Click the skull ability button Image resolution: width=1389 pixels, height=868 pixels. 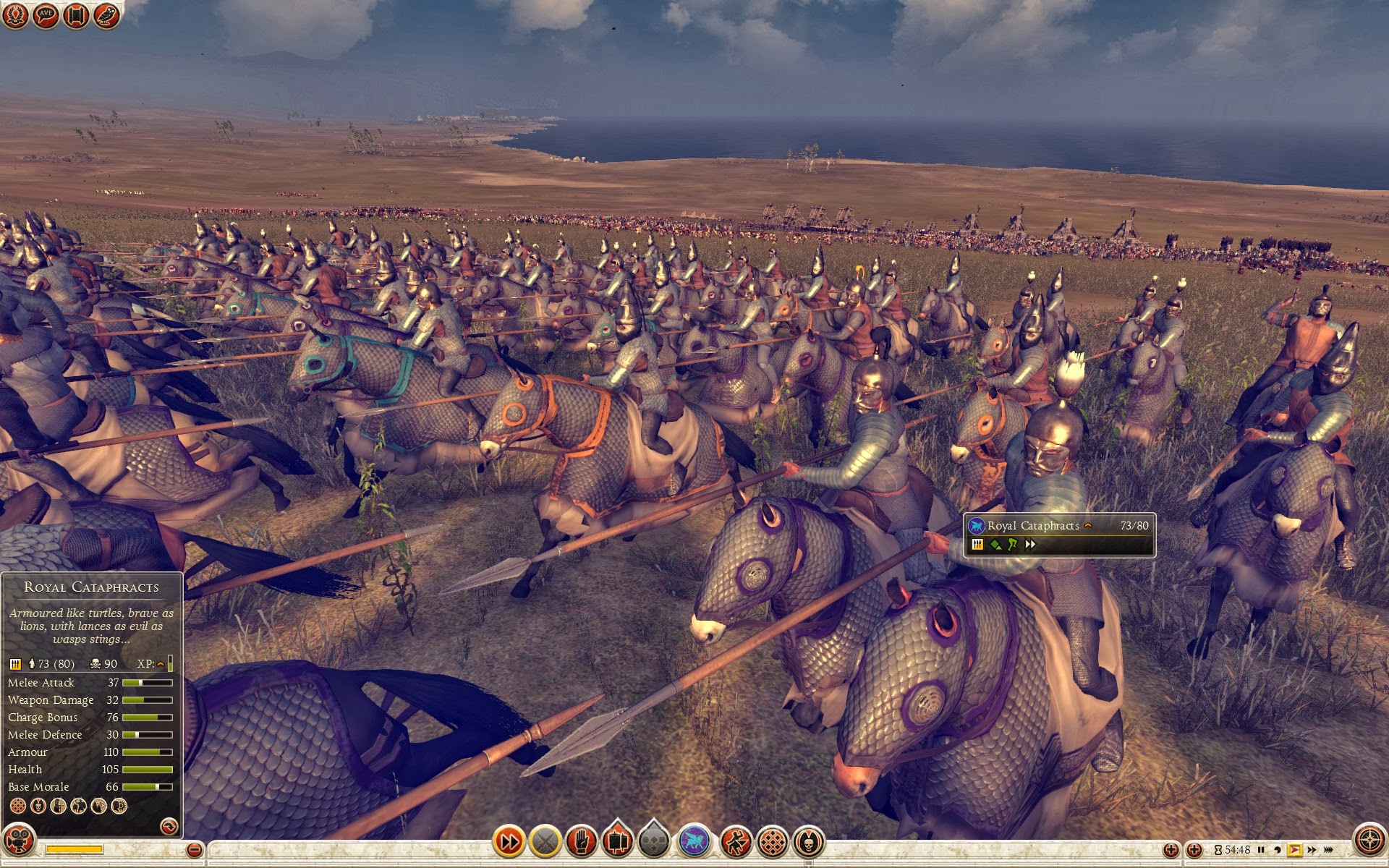tap(808, 841)
